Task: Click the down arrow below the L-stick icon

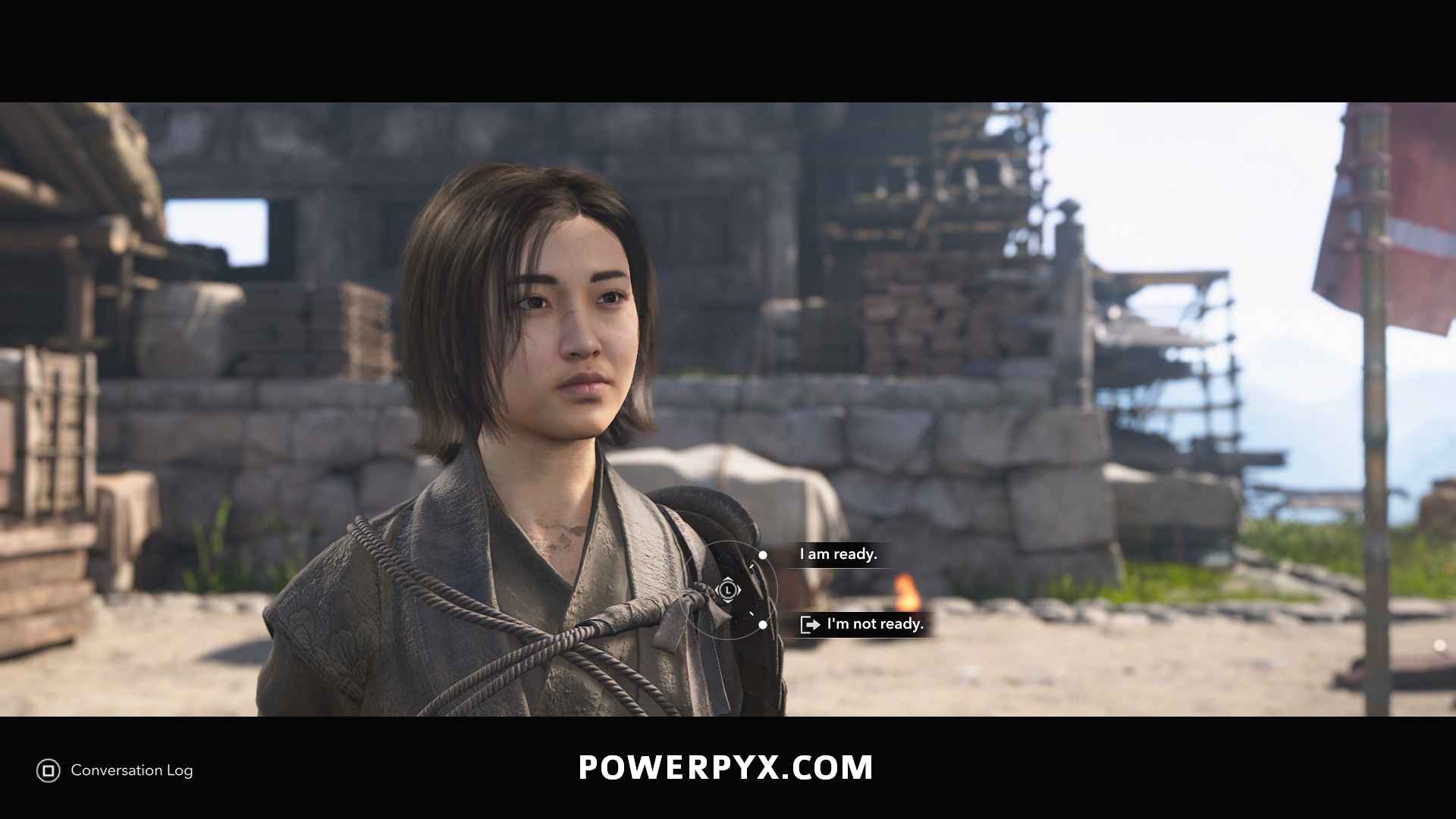Action: click(x=727, y=601)
